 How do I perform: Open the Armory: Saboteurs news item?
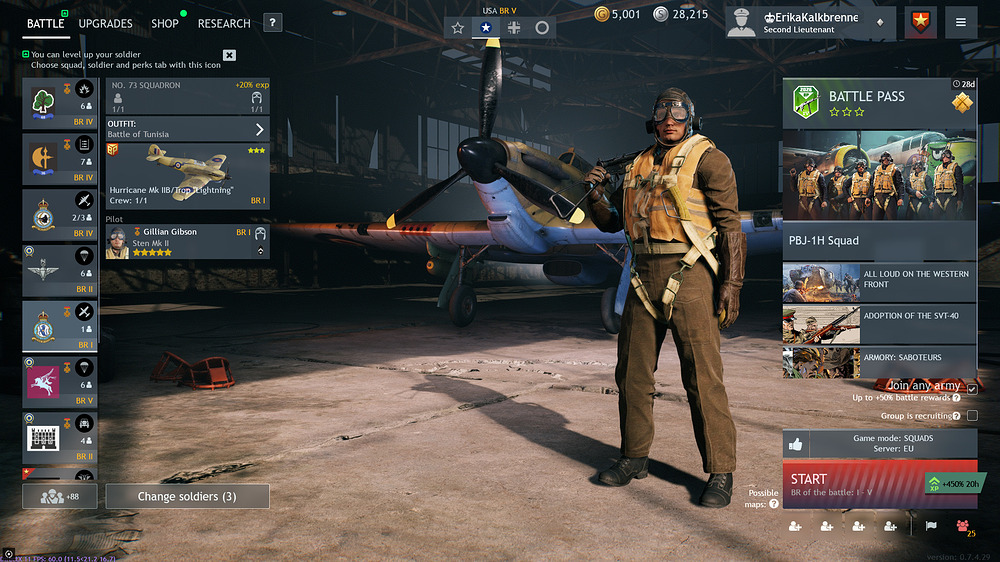click(879, 361)
